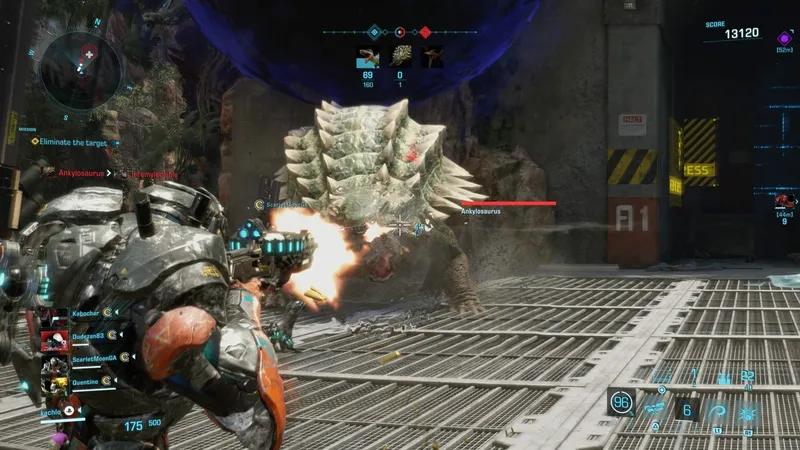Select the raptor target icon in the mission tracker
The height and width of the screenshot is (450, 800).
[367, 57]
